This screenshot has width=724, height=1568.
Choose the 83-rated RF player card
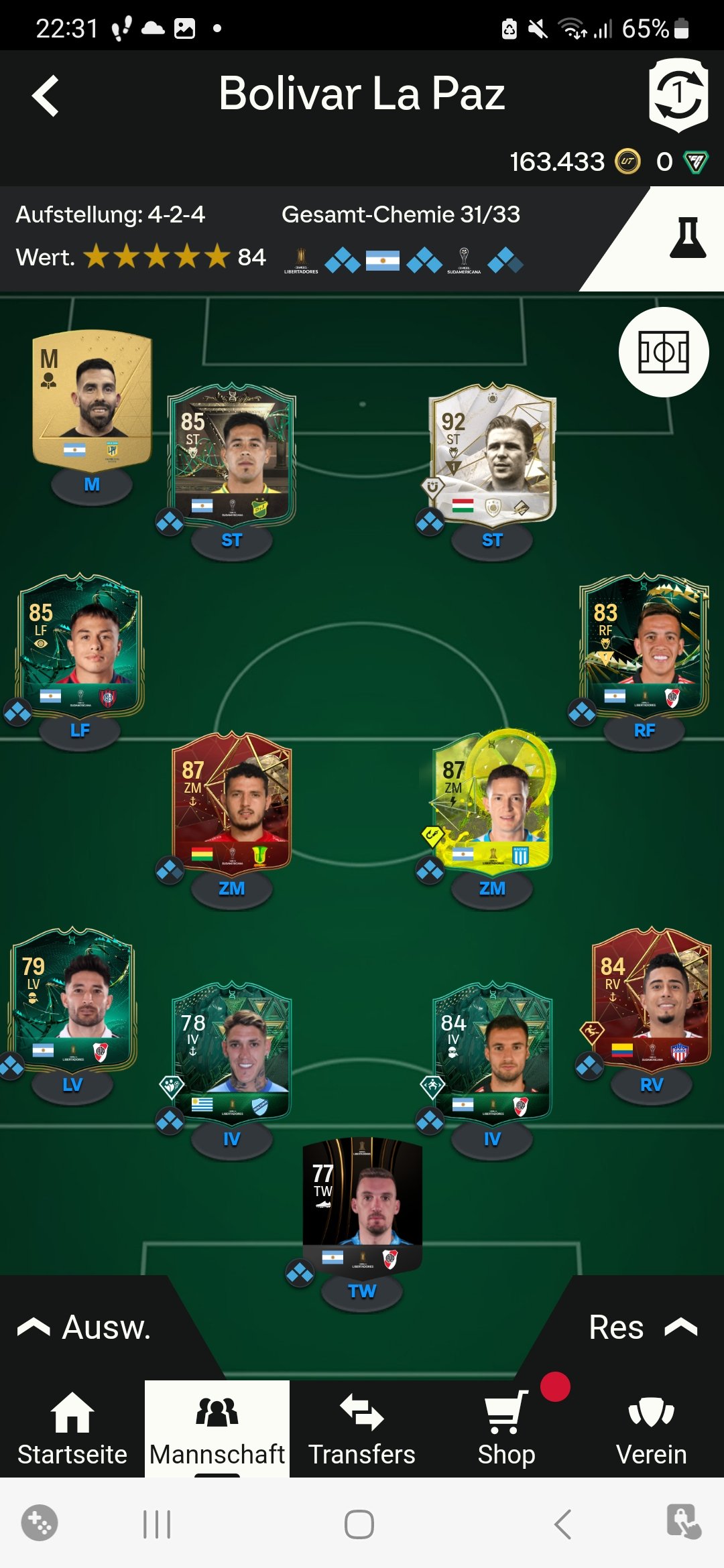pyautogui.click(x=644, y=645)
